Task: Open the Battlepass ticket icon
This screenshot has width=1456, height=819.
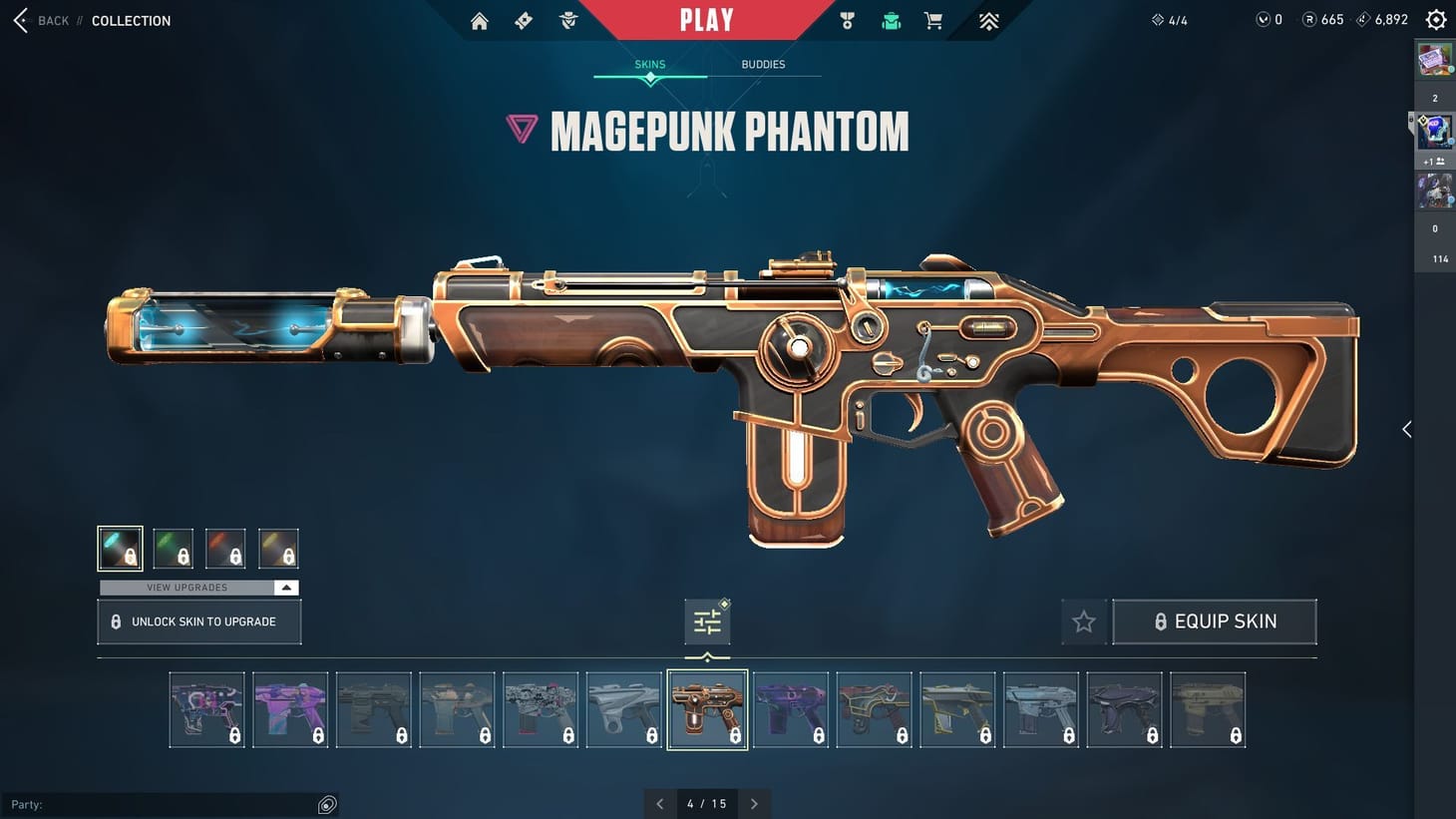Action: point(523,20)
